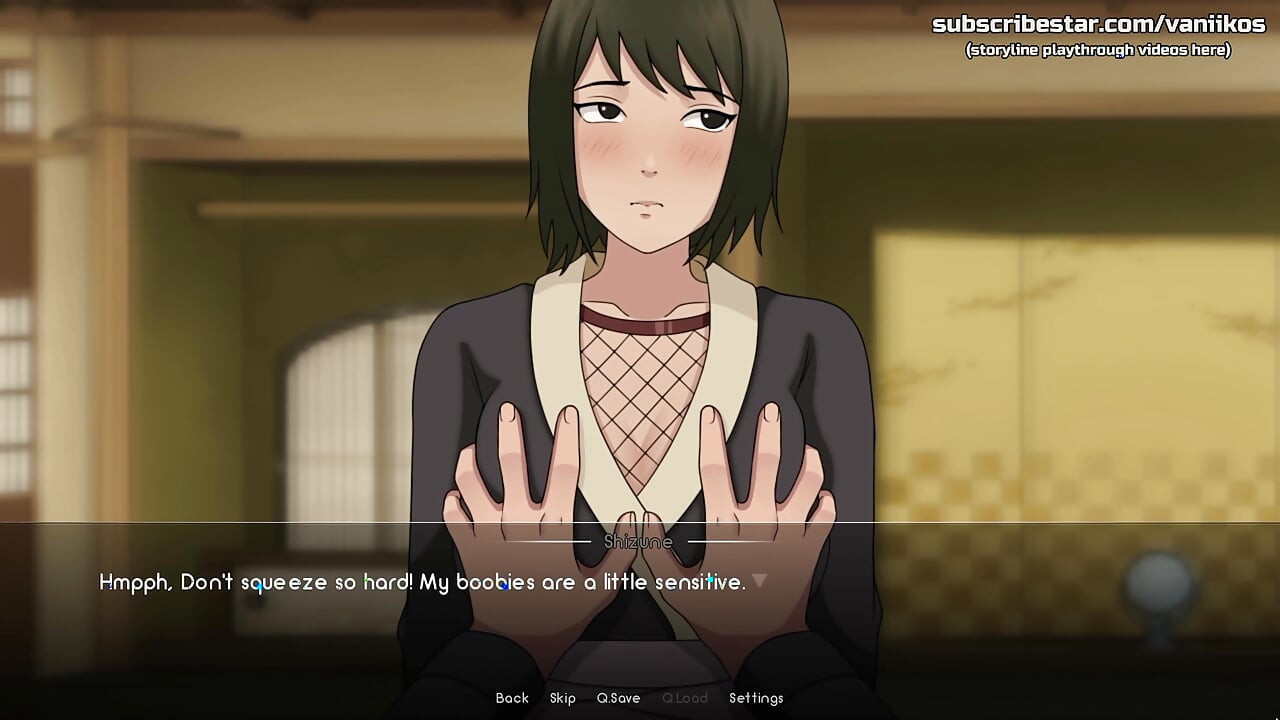Go back one dialogue line
The image size is (1280, 720).
(x=512, y=698)
